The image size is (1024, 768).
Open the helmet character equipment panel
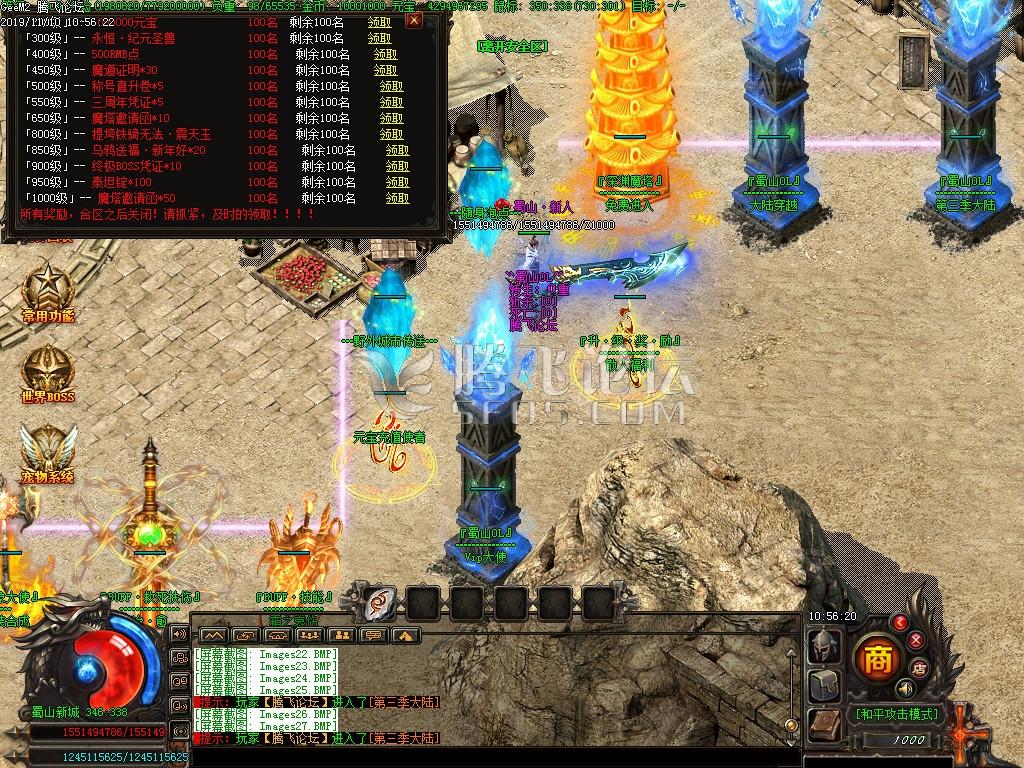click(824, 645)
